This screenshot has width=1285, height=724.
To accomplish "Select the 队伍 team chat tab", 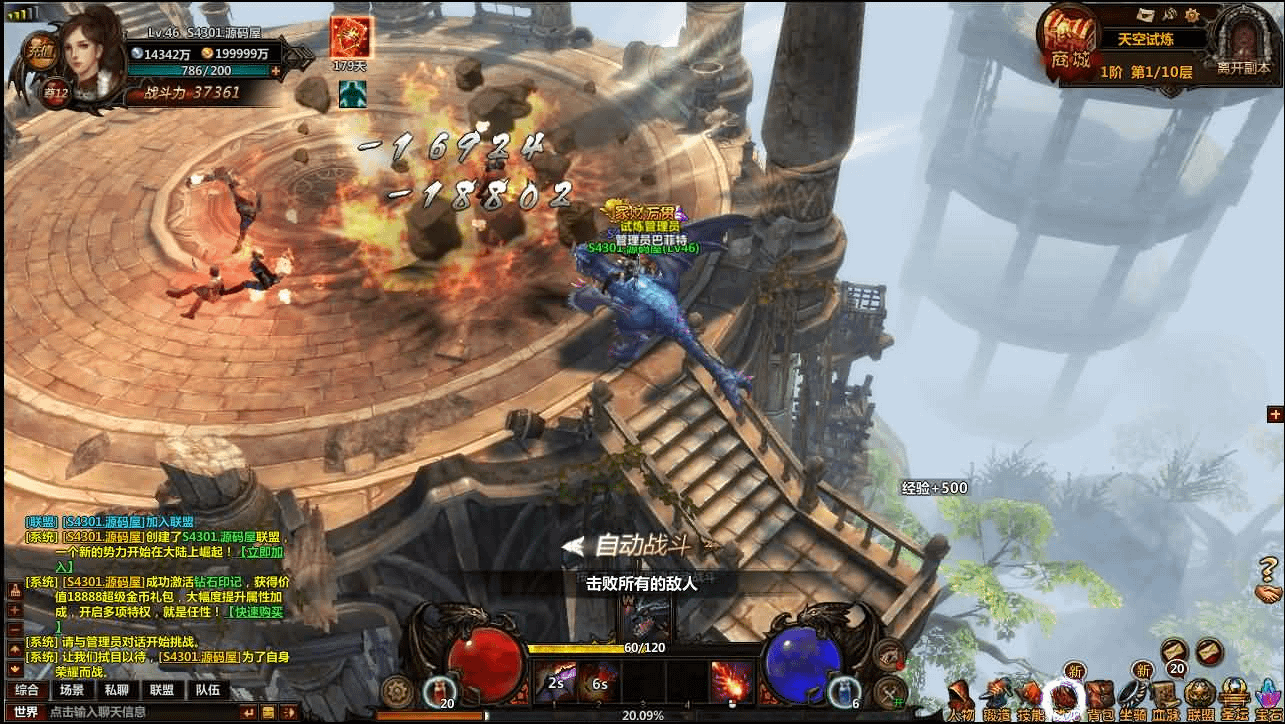I will click(207, 690).
